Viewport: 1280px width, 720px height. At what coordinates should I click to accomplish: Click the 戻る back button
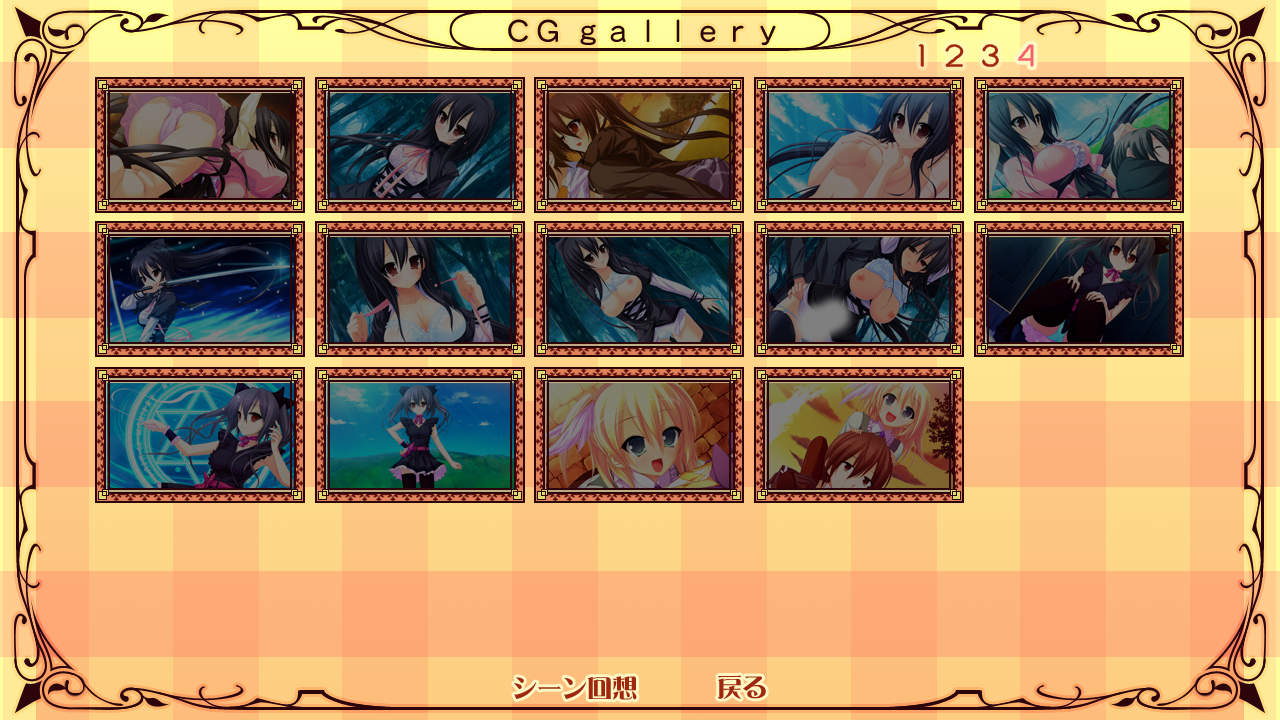click(x=741, y=688)
